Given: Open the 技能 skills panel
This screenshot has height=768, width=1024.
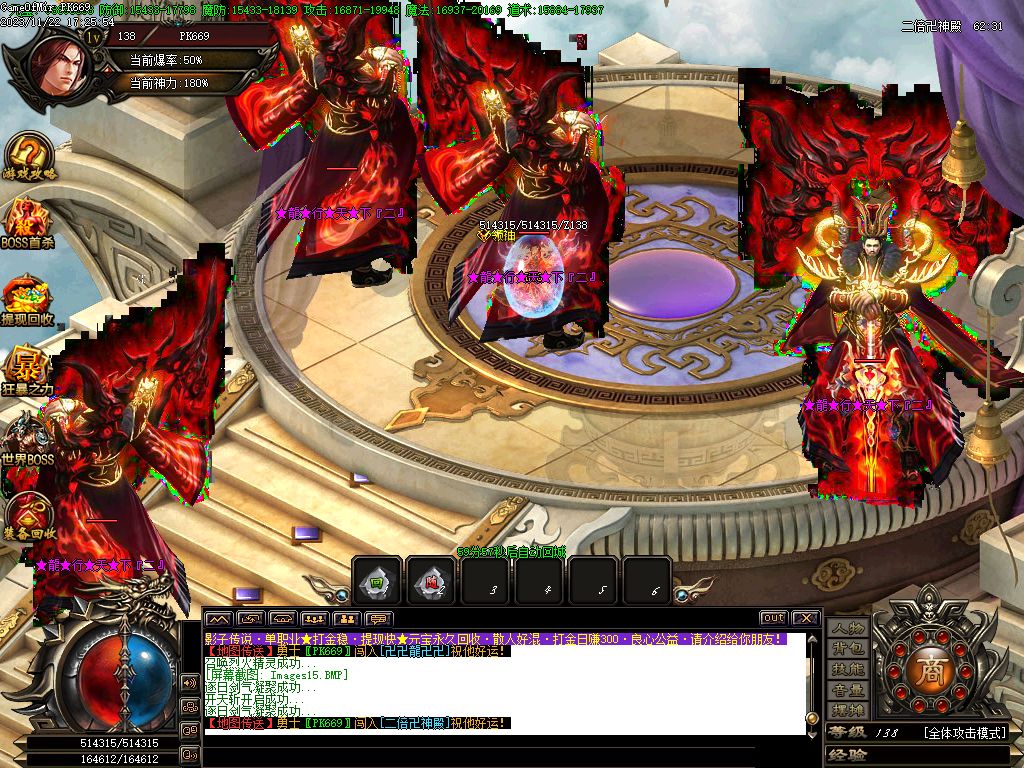Looking at the screenshot, I should point(848,669).
